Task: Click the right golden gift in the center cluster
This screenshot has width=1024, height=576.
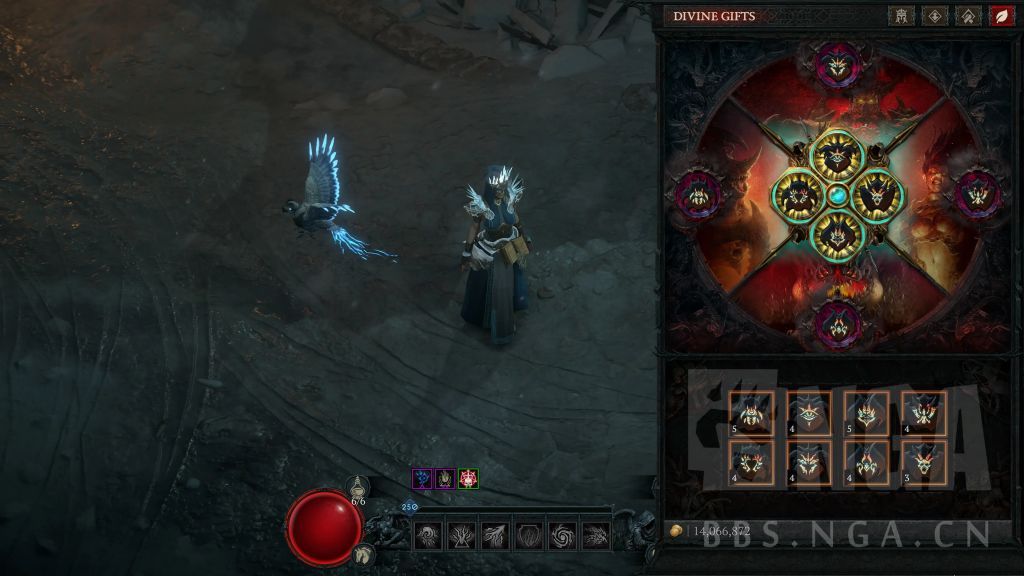Action: point(878,195)
